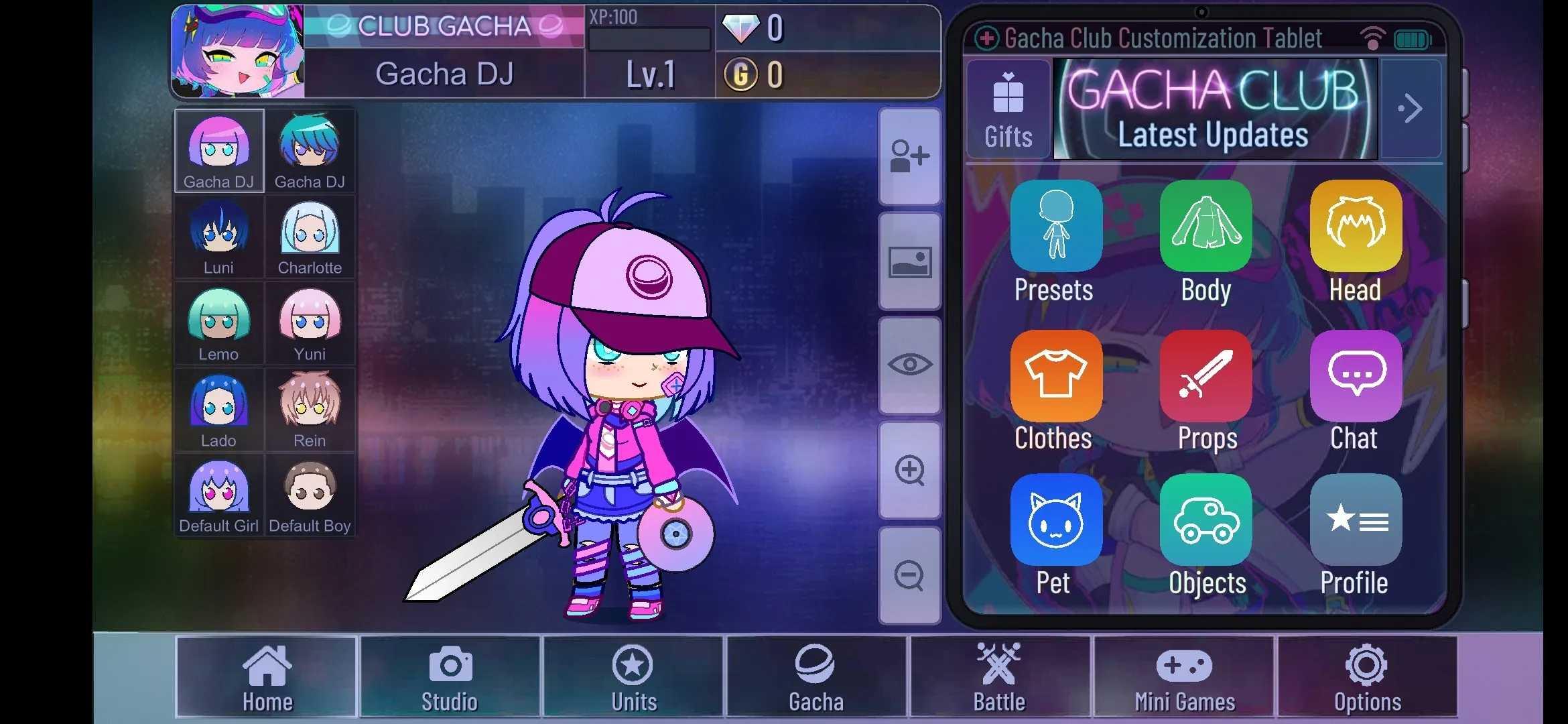The height and width of the screenshot is (724, 1568).
Task: Toggle UI visibility with the eye icon
Action: pyautogui.click(x=910, y=364)
